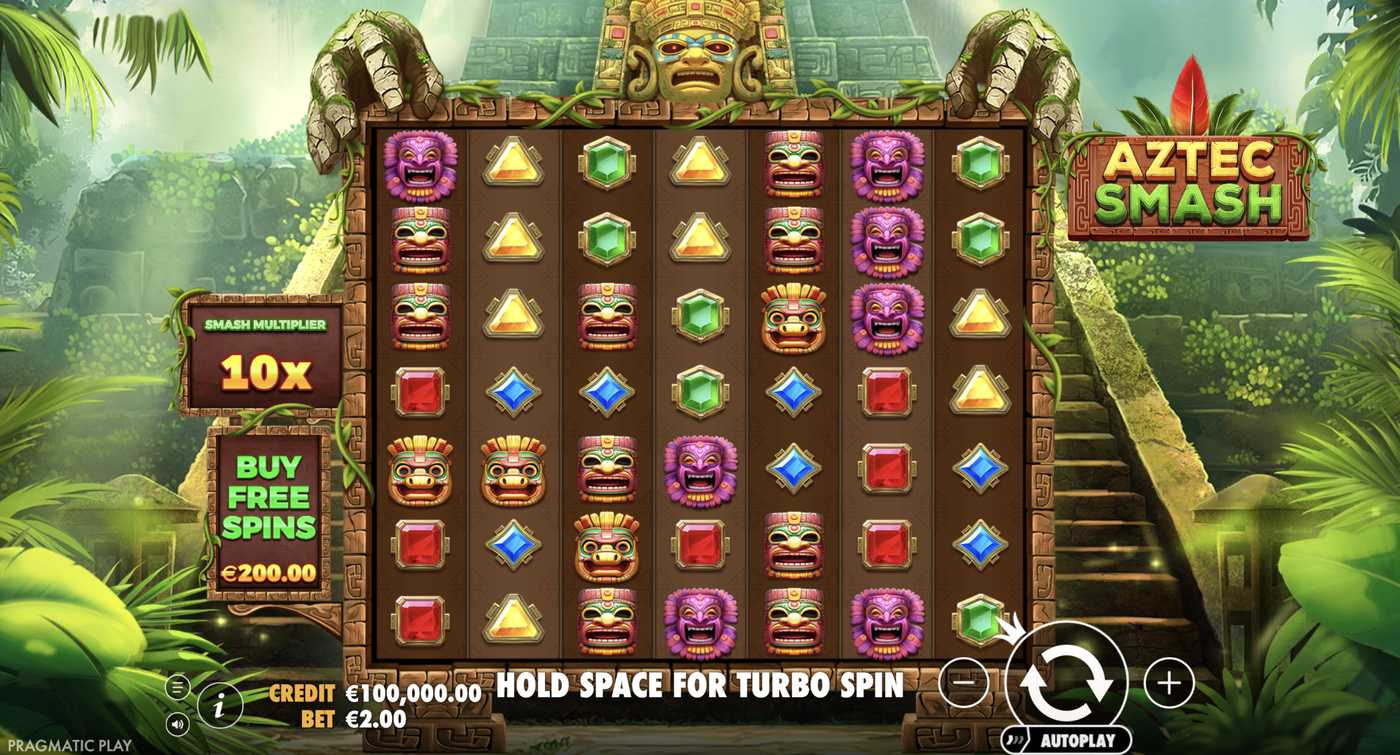Open the paytable via the info icon
This screenshot has width=1400, height=755.
pos(220,703)
